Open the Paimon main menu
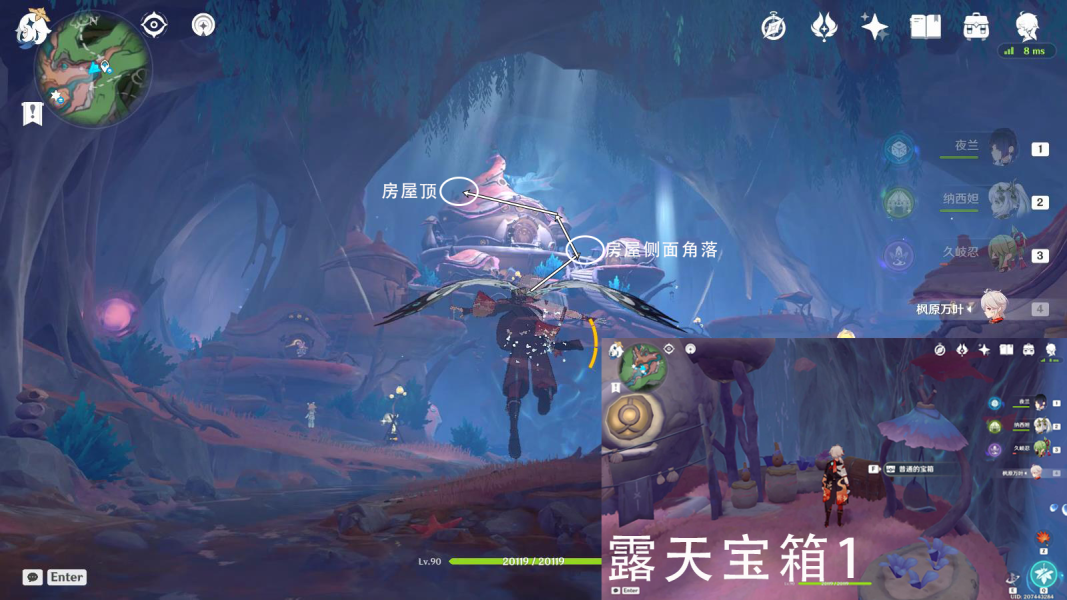 (33, 27)
